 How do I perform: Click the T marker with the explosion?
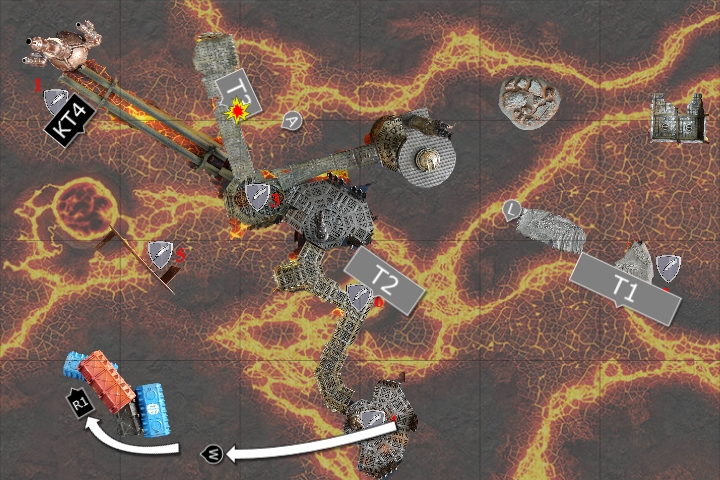pyautogui.click(x=238, y=98)
